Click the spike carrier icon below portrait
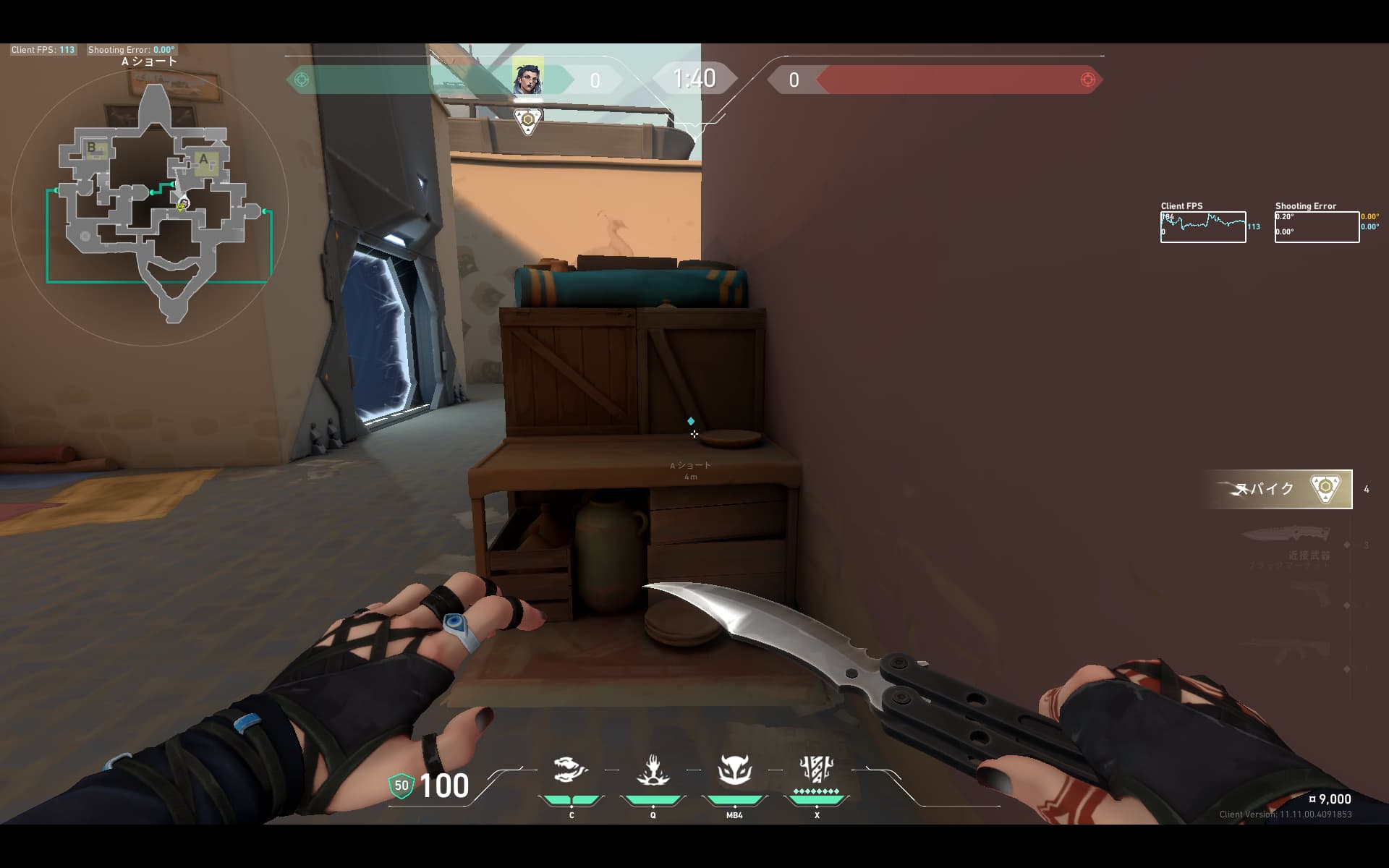 [528, 121]
